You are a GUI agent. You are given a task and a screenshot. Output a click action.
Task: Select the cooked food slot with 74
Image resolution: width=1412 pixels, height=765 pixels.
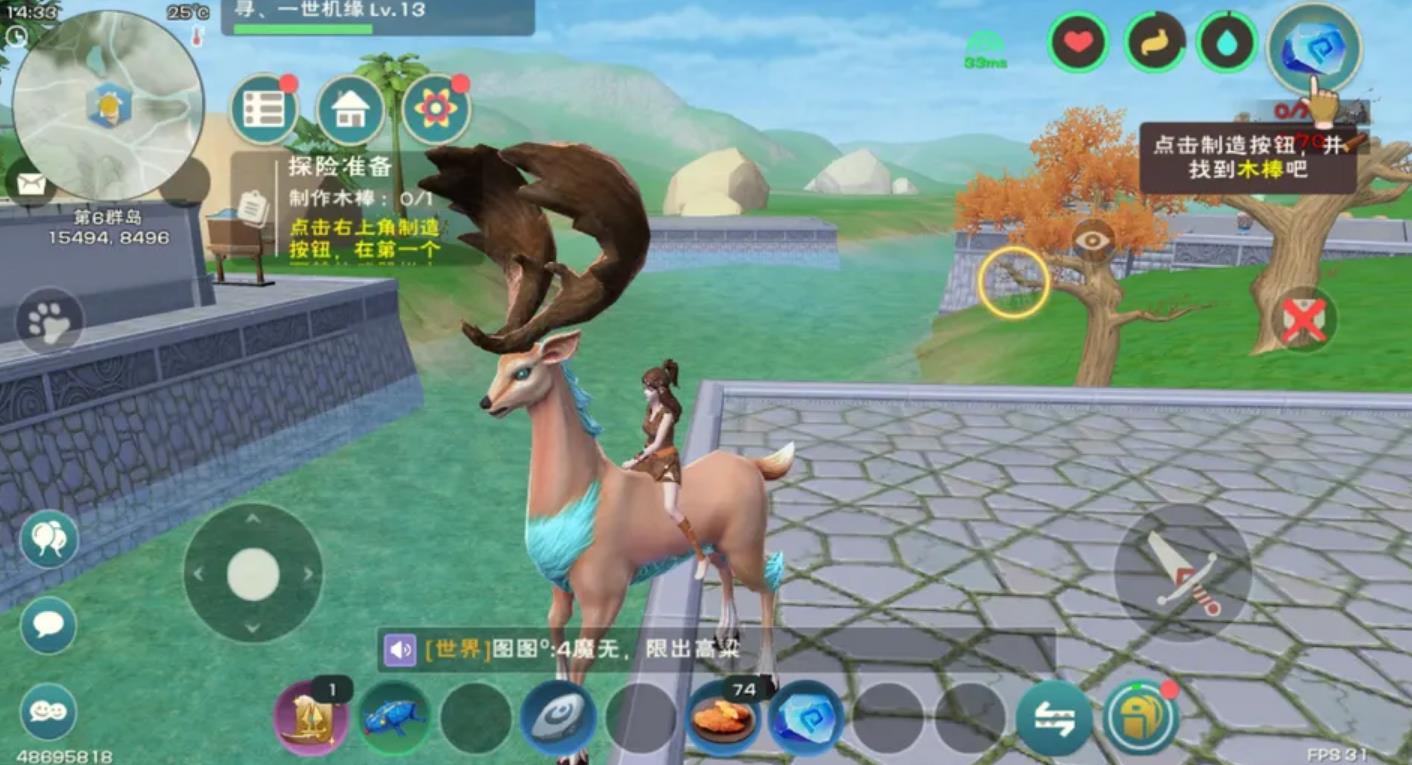[x=723, y=718]
